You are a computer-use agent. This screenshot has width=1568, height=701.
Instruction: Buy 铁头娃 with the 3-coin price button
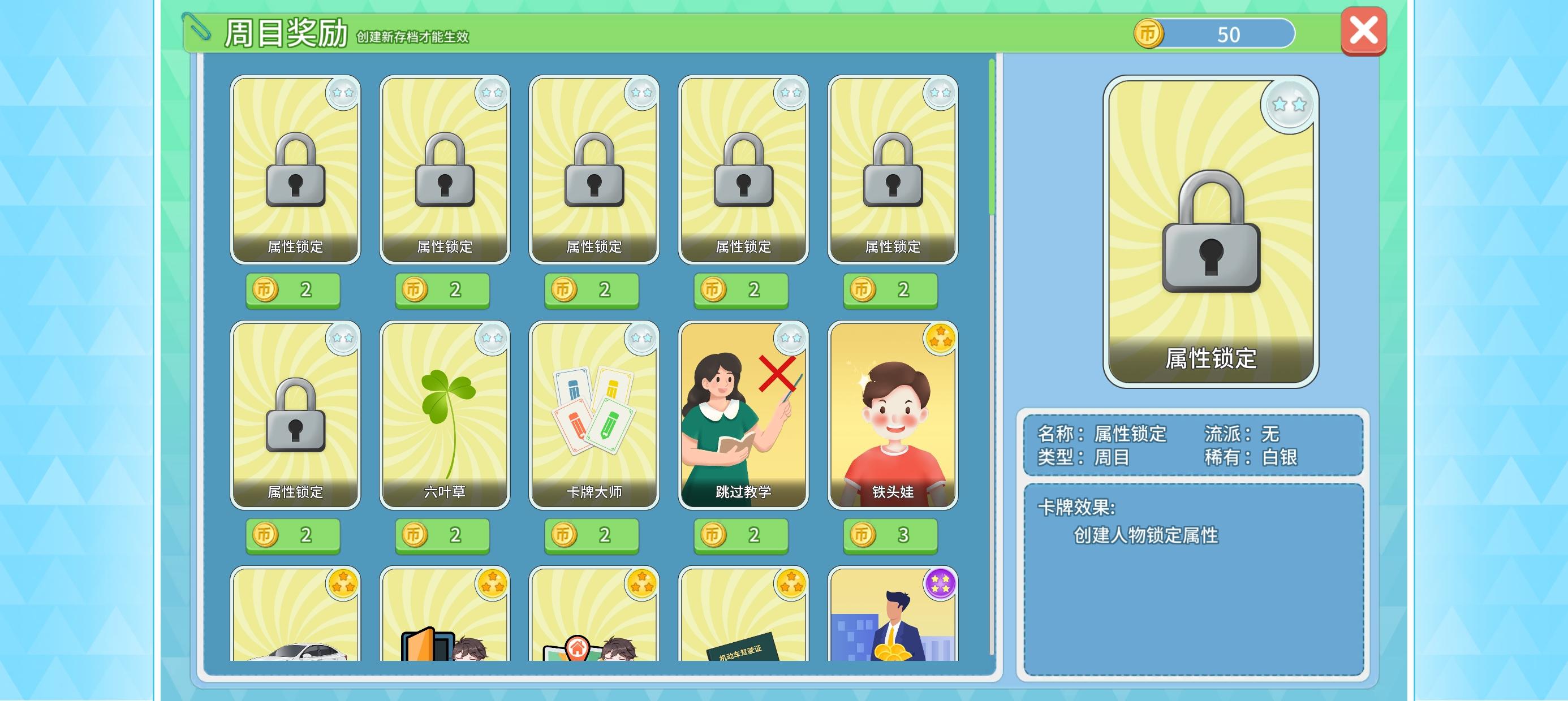tap(890, 535)
